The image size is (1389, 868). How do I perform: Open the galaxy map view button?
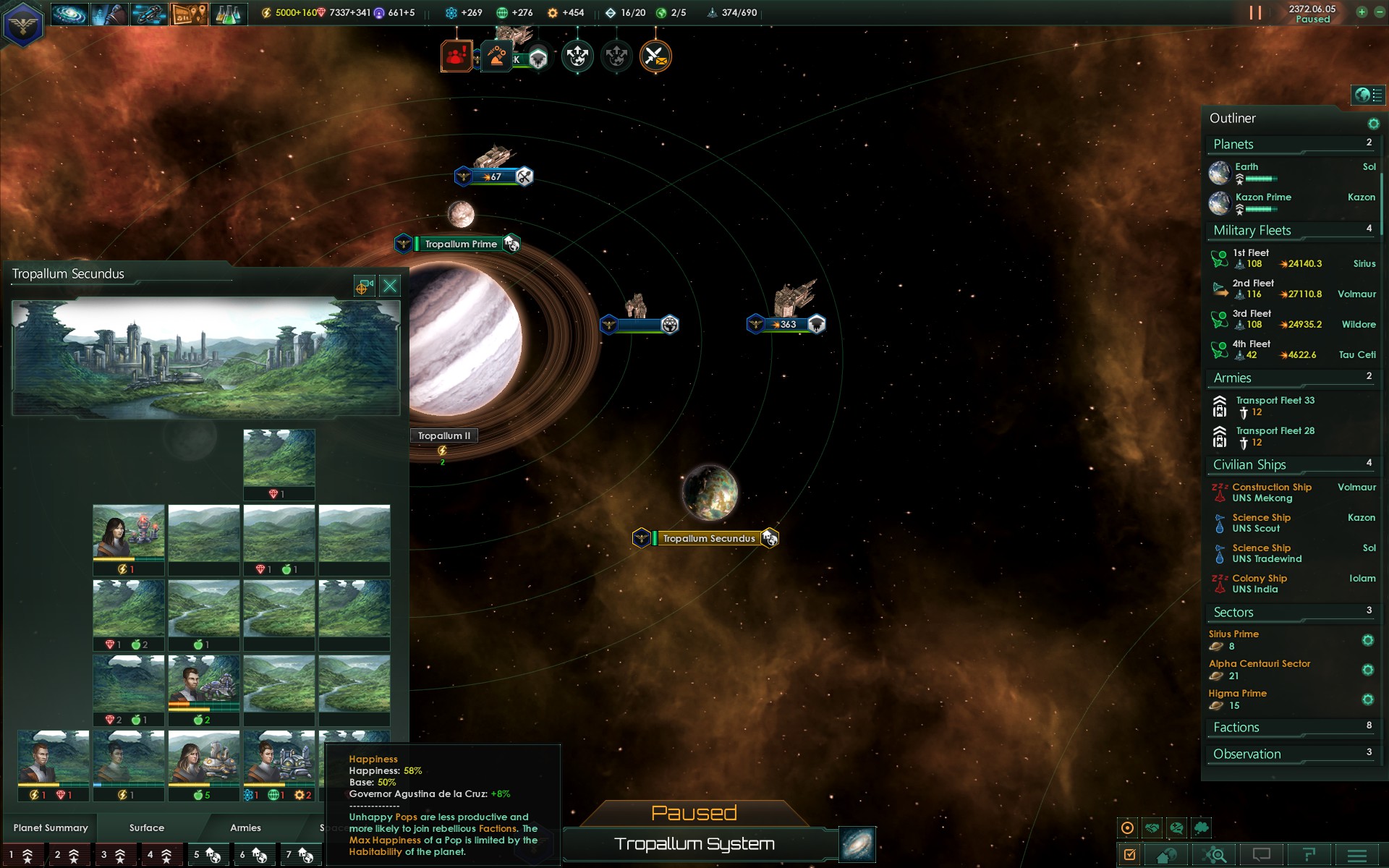(857, 844)
